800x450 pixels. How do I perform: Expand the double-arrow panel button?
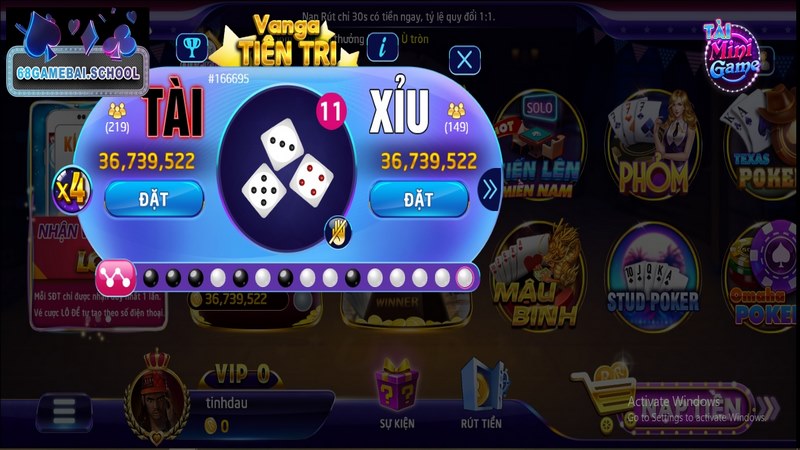[490, 188]
